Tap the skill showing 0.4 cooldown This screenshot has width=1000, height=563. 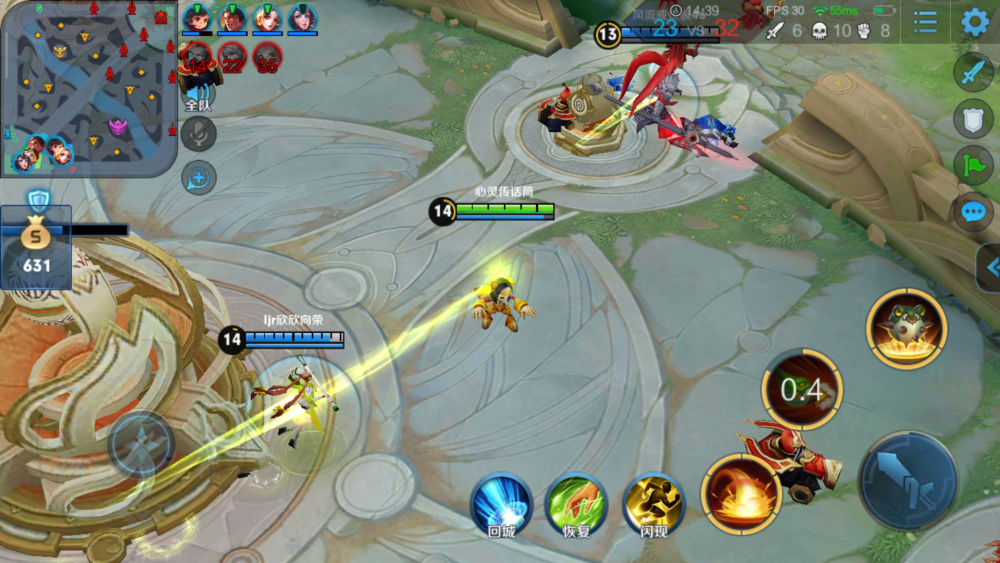click(802, 390)
